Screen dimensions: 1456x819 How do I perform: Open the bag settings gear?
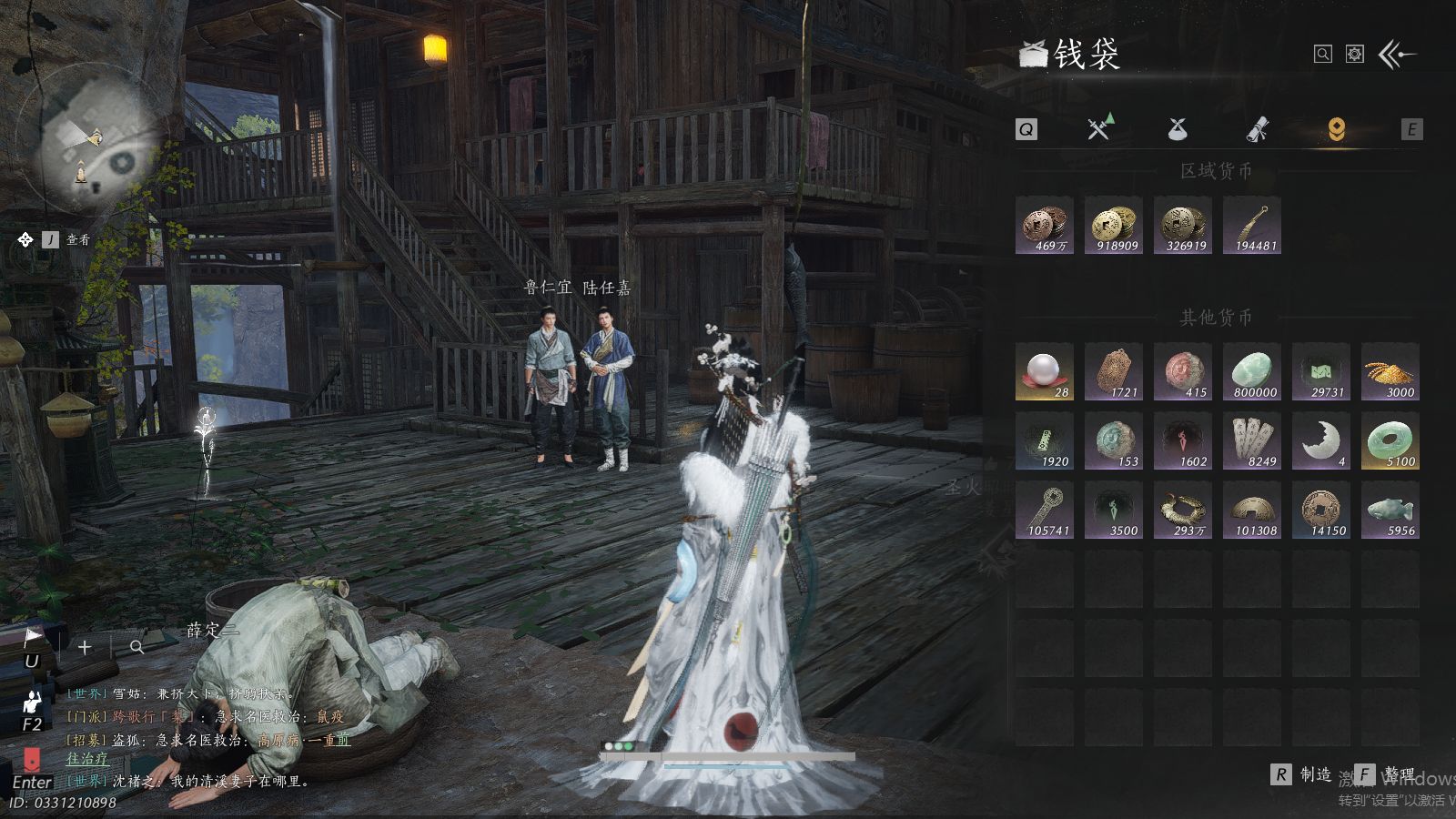[1355, 55]
